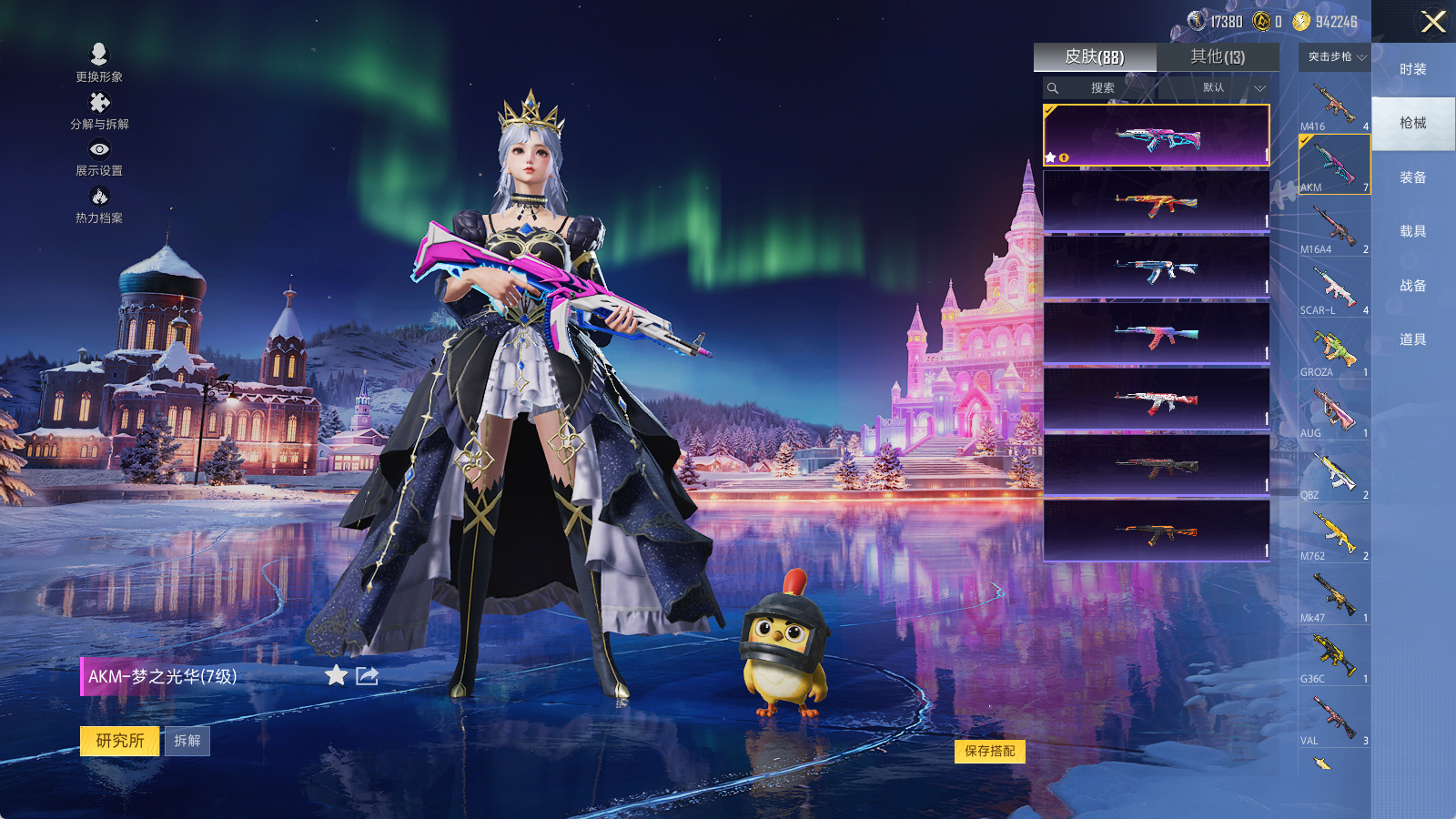Choose the M416 weapon entry

(x=1334, y=105)
